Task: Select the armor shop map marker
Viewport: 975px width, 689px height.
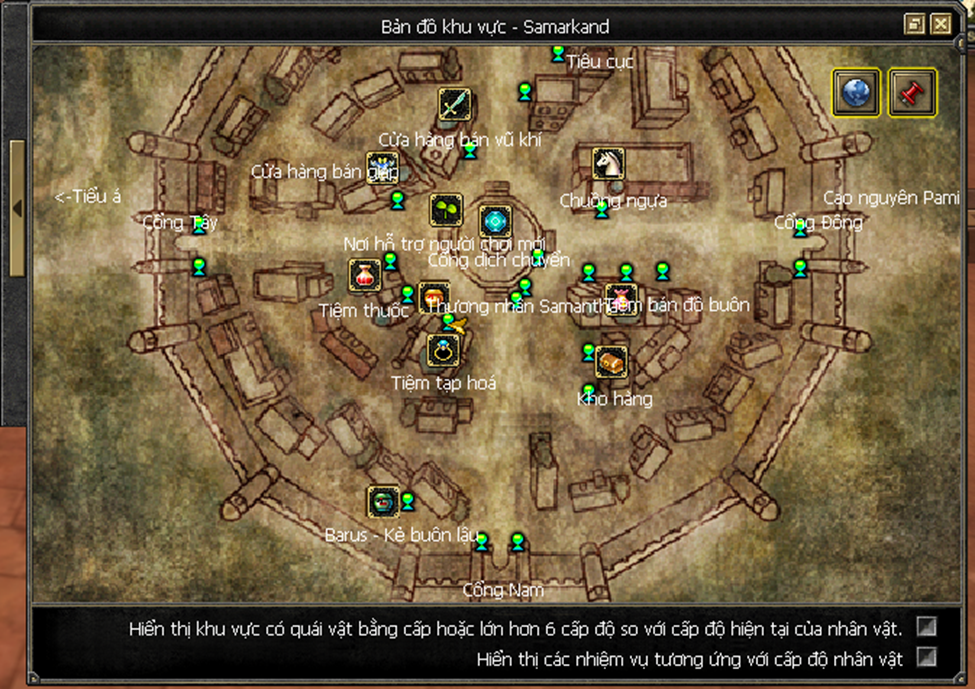Action: coord(382,168)
